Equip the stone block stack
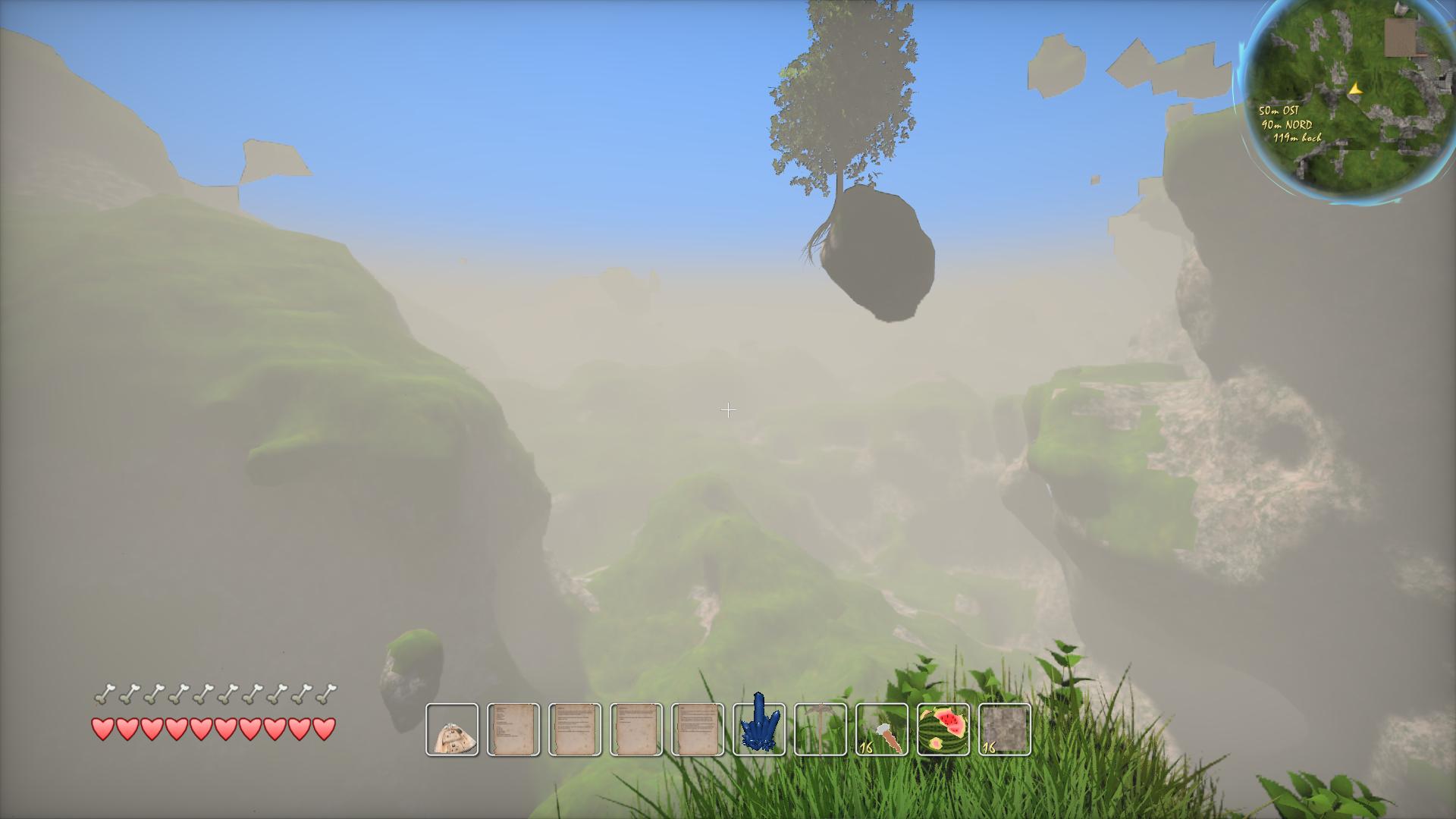Image resolution: width=1456 pixels, height=819 pixels. [x=1005, y=730]
